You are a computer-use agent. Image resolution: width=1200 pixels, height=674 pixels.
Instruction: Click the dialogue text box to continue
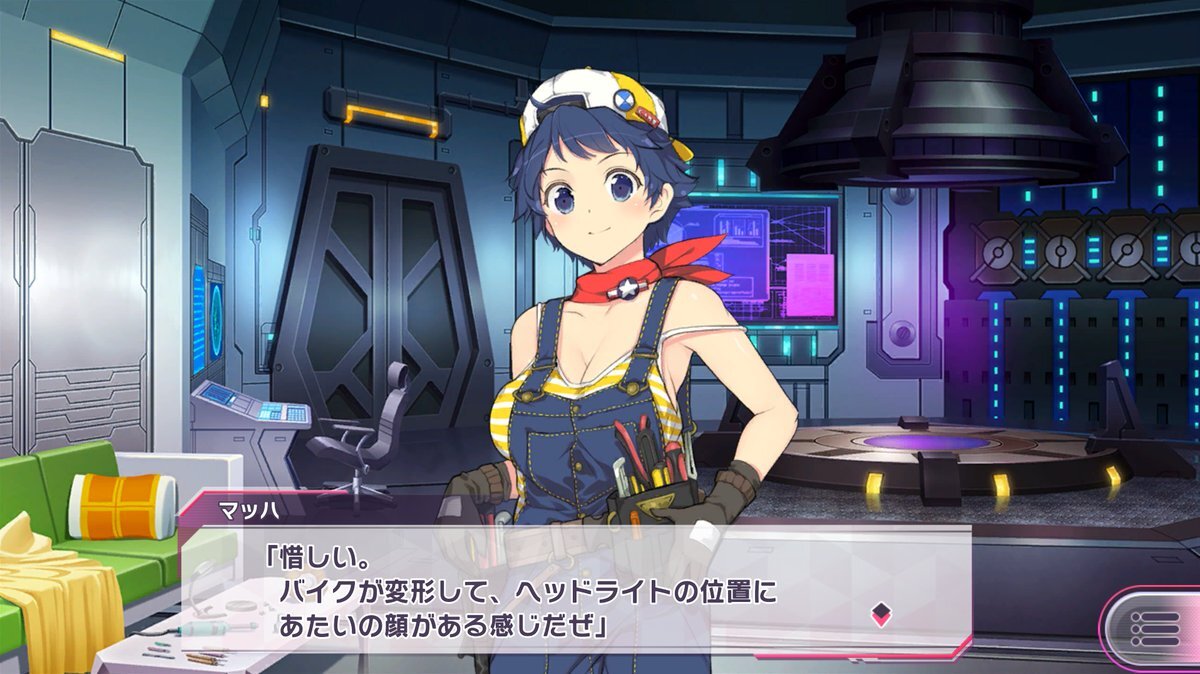pyautogui.click(x=560, y=590)
